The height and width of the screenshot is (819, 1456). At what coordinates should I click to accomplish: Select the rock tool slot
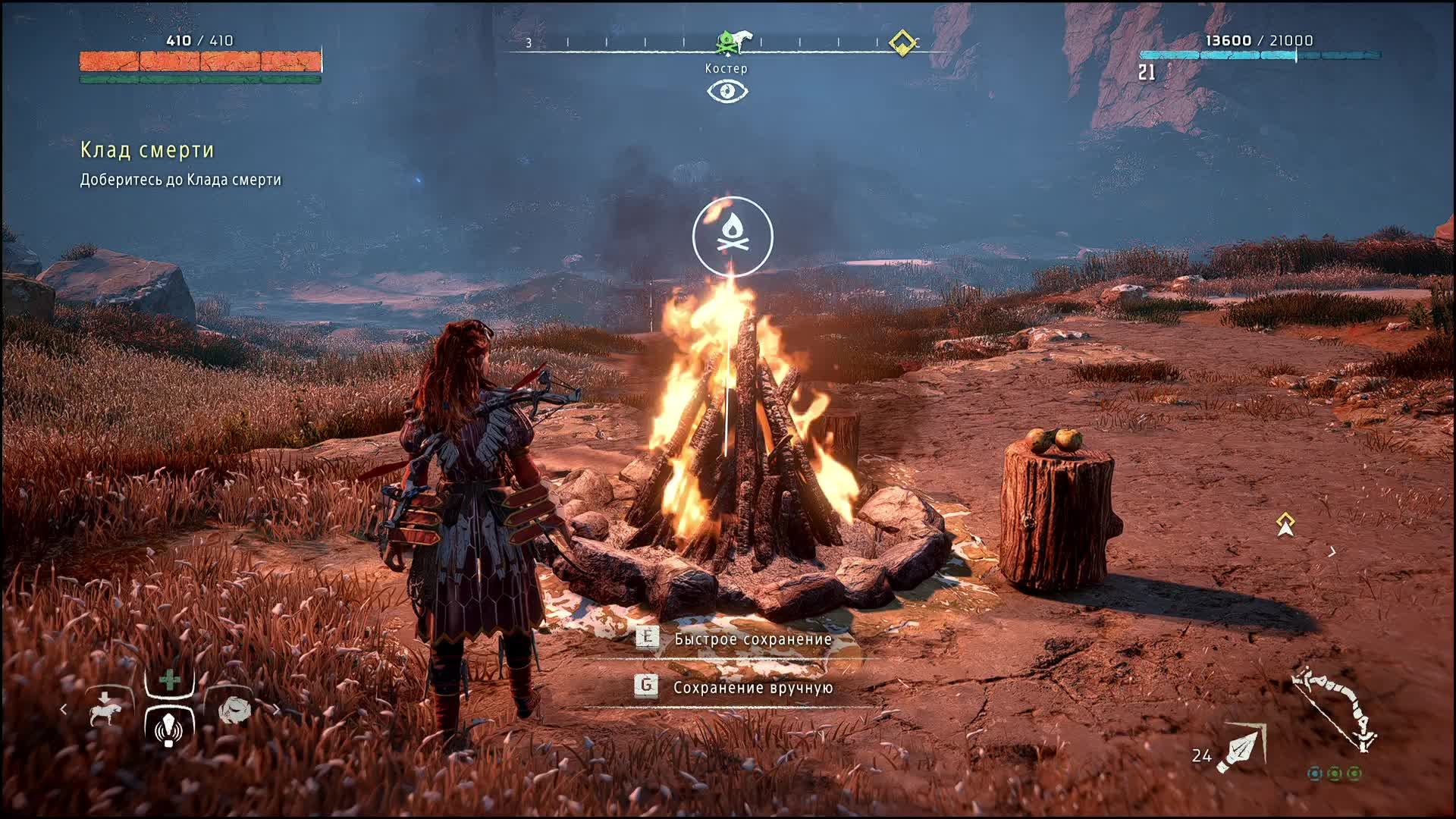coord(234,710)
